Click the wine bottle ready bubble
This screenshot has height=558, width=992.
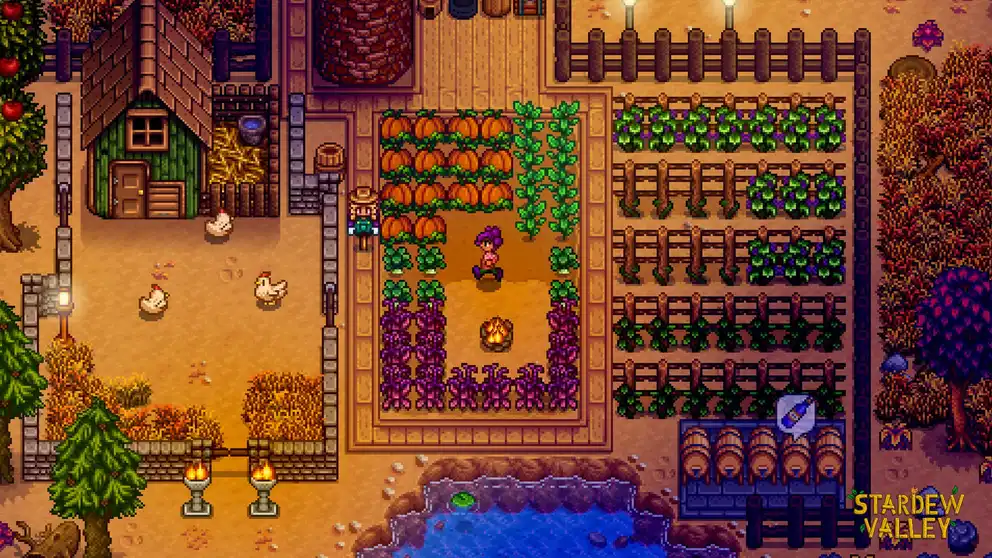pyautogui.click(x=795, y=412)
